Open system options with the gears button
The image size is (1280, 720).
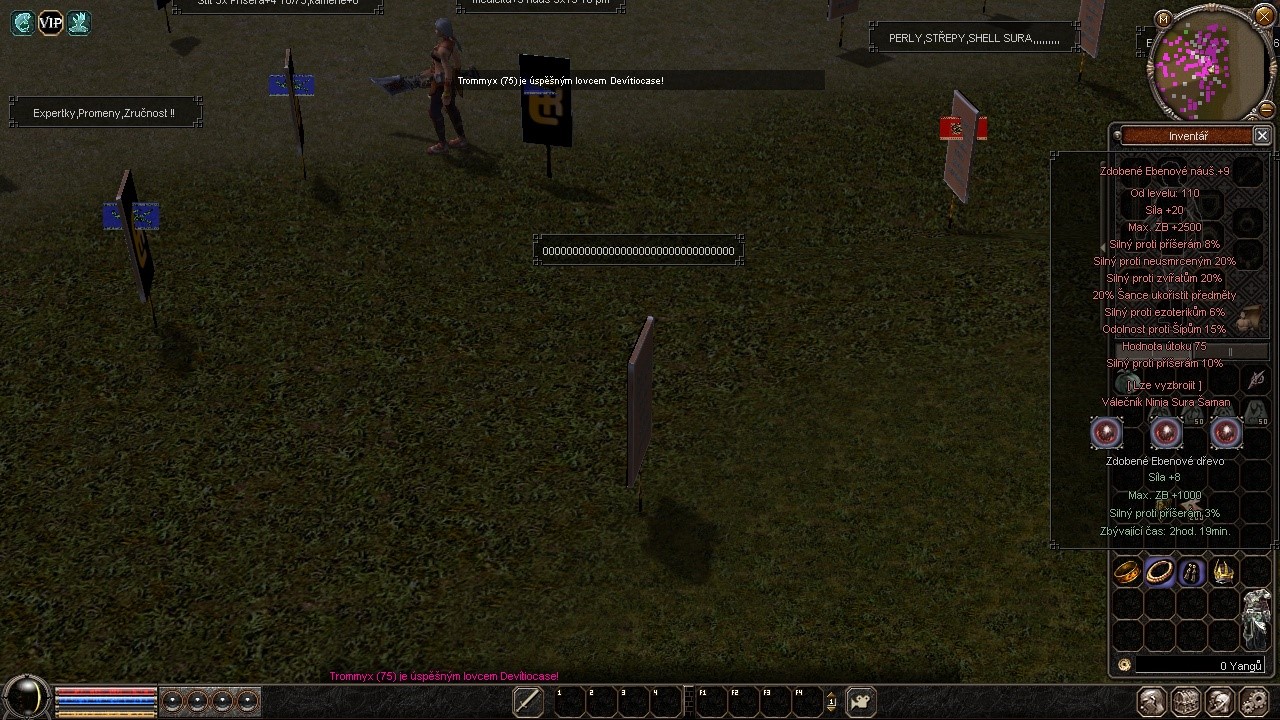pos(1253,702)
